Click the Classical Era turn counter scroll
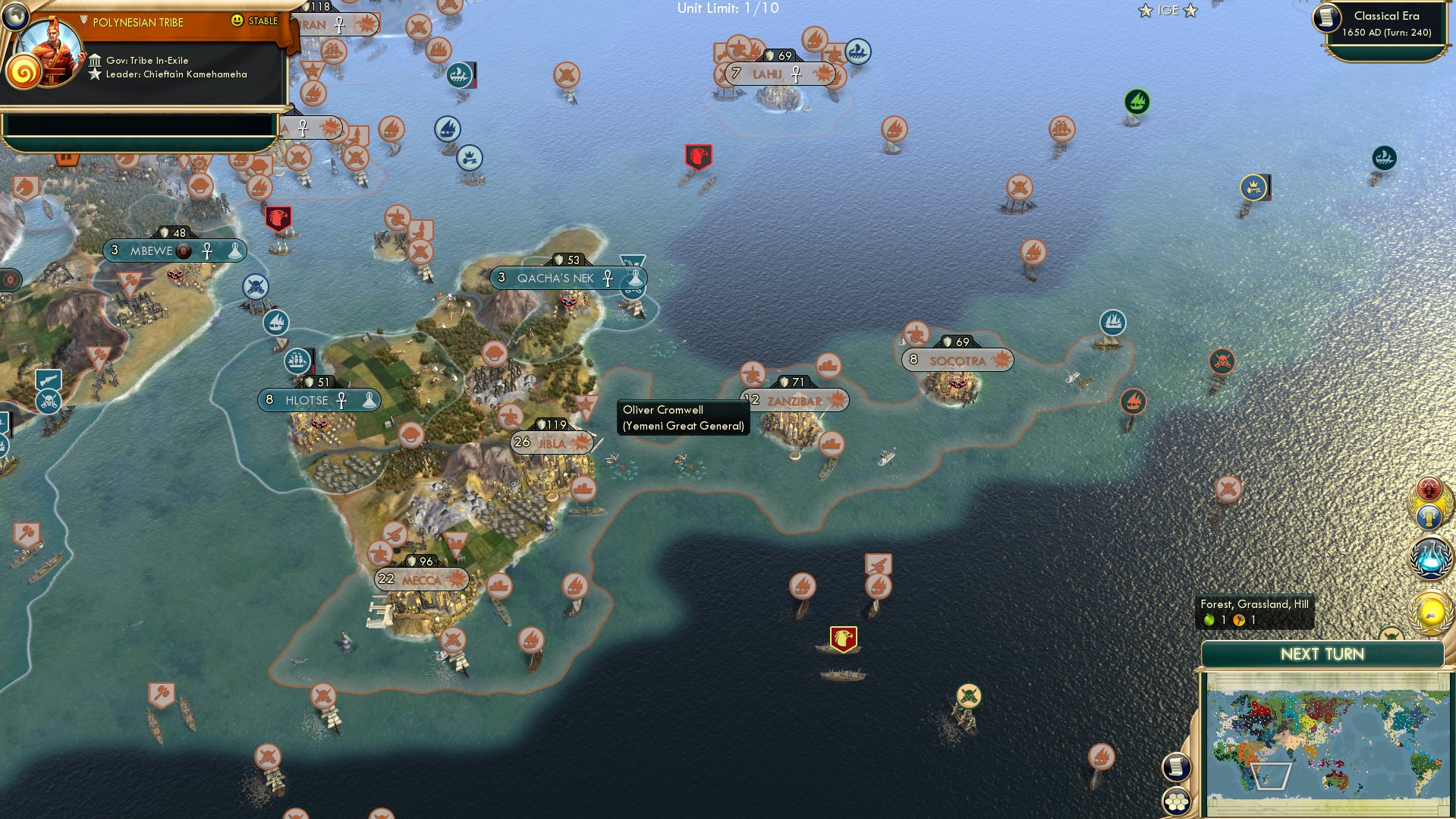 point(1386,23)
